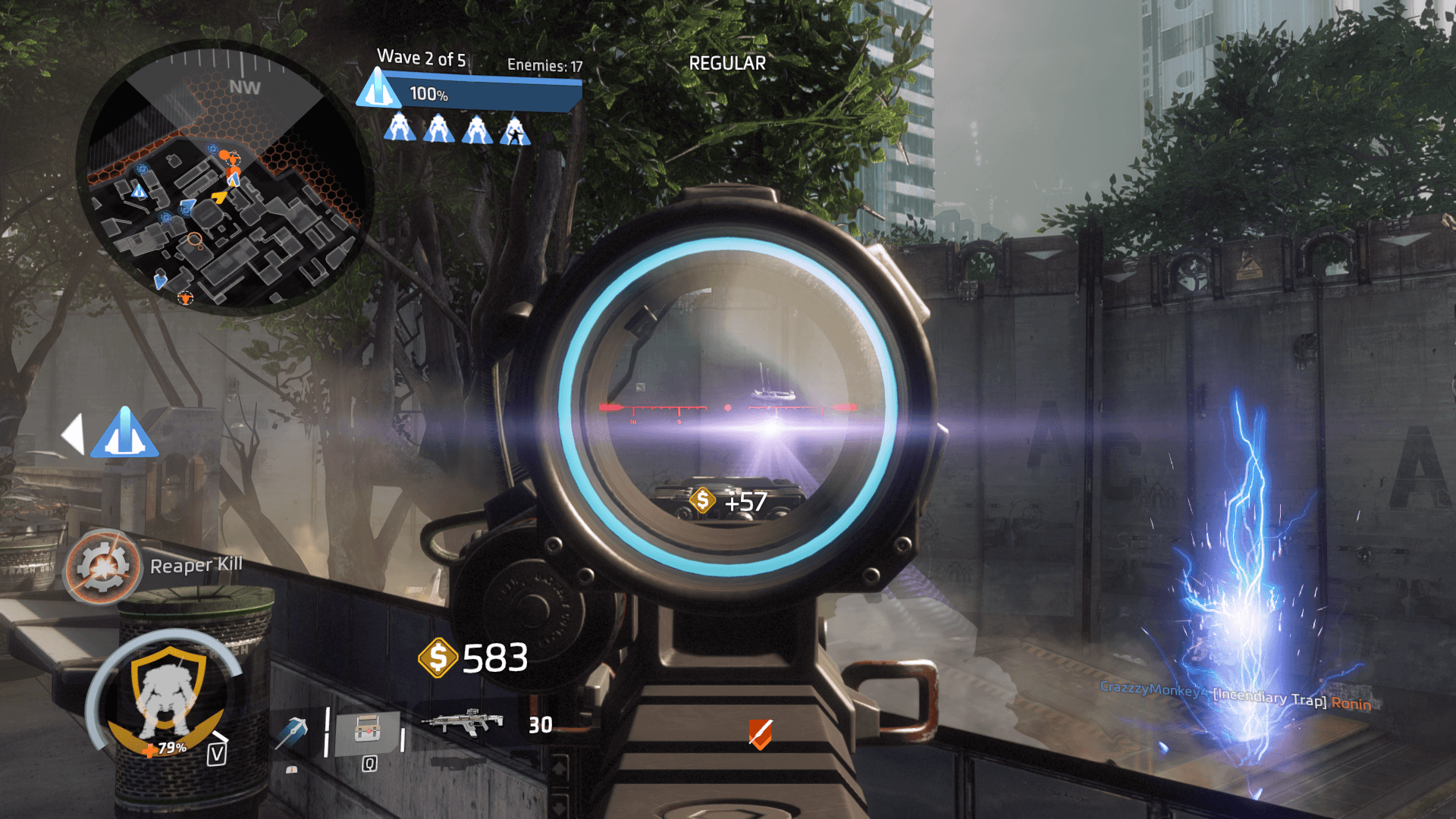
Task: Activate the pulse blade ordnance icon
Action: 293,732
